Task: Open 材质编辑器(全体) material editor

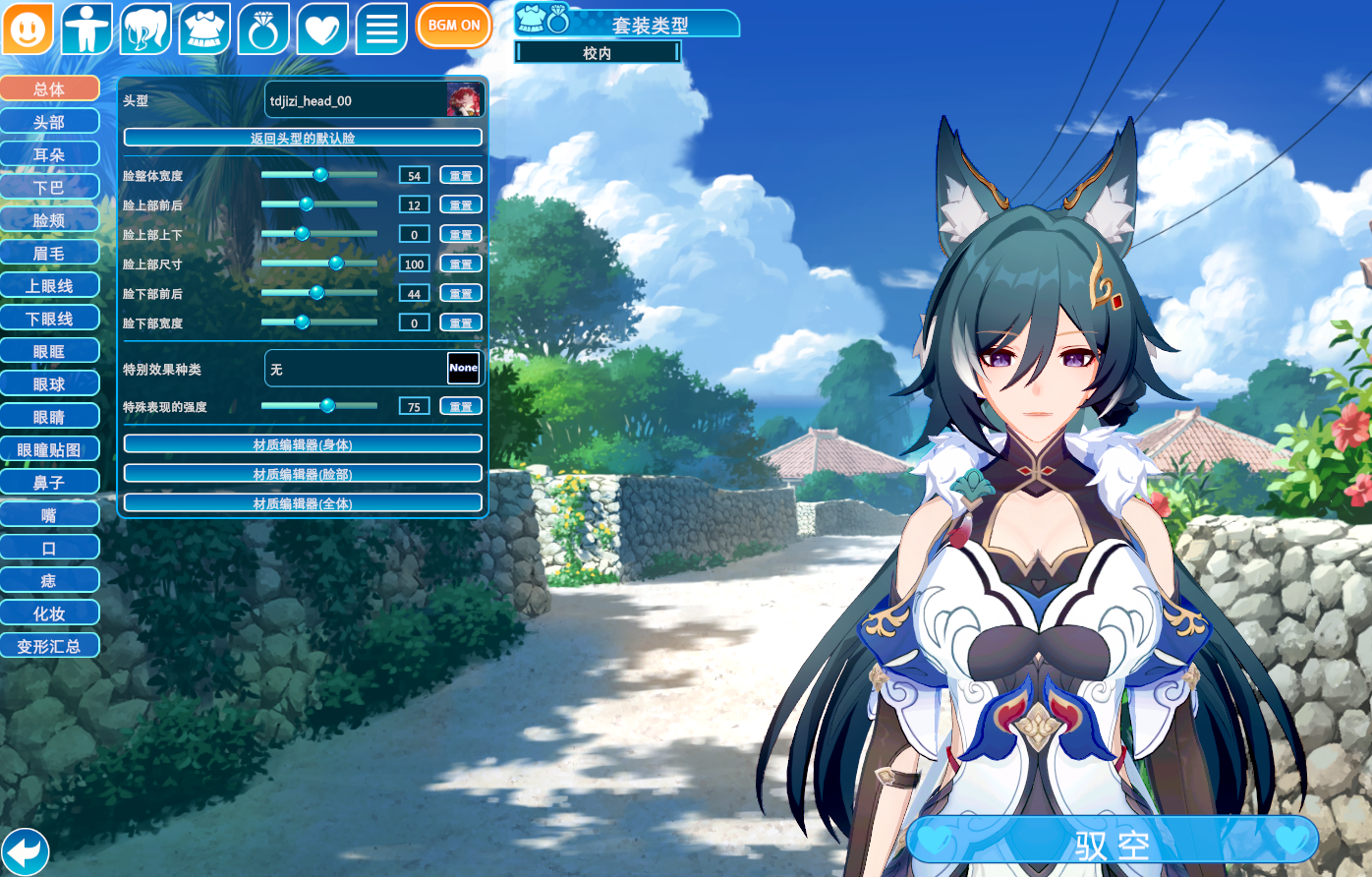Action: tap(303, 503)
